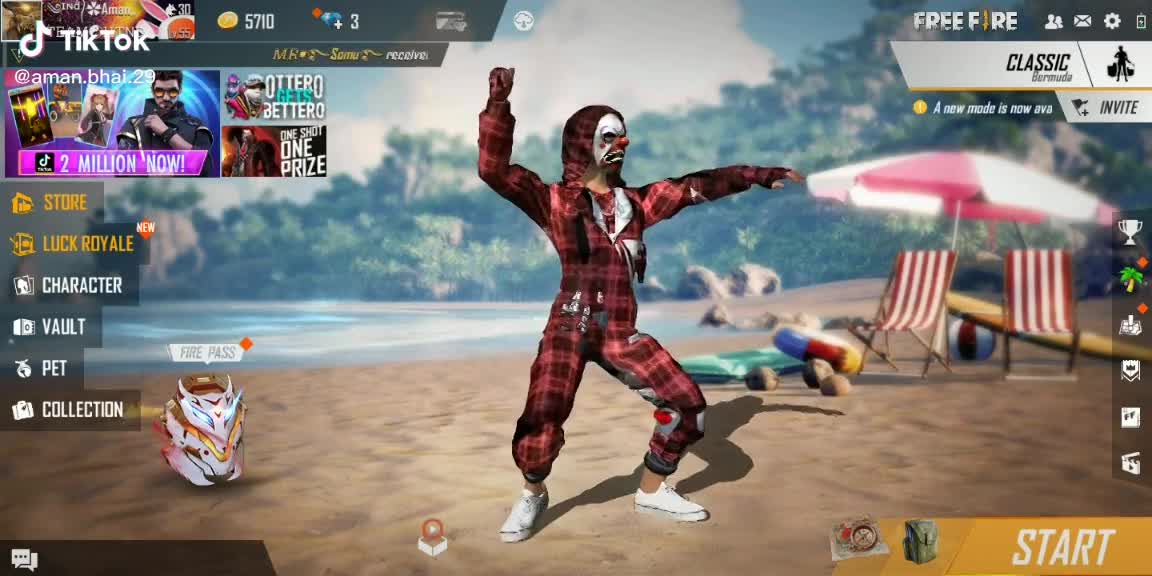Open settings with the gear icon
The width and height of the screenshot is (1152, 576).
[x=1112, y=21]
